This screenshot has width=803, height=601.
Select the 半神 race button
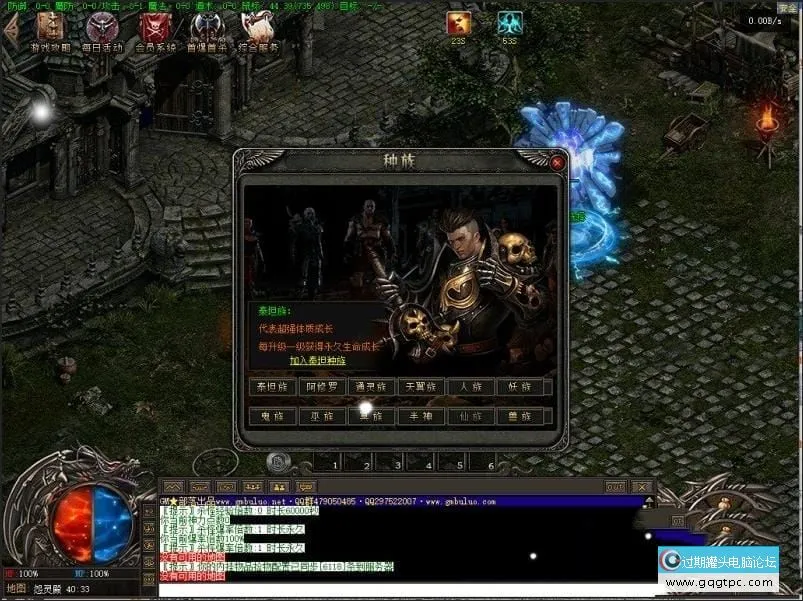pos(422,416)
